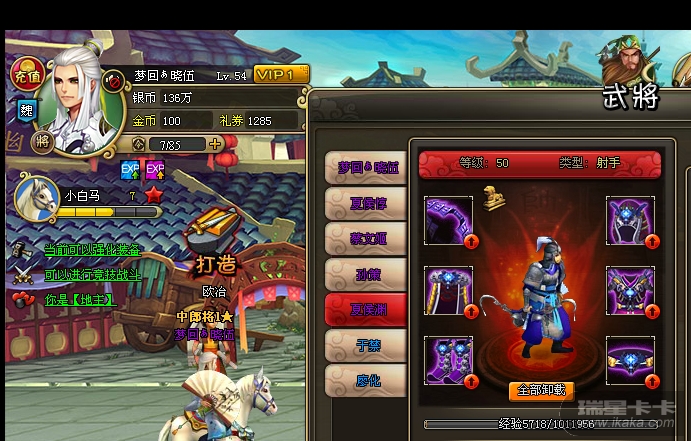Choose the 孙策 general tab
The image size is (691, 441).
(x=367, y=274)
